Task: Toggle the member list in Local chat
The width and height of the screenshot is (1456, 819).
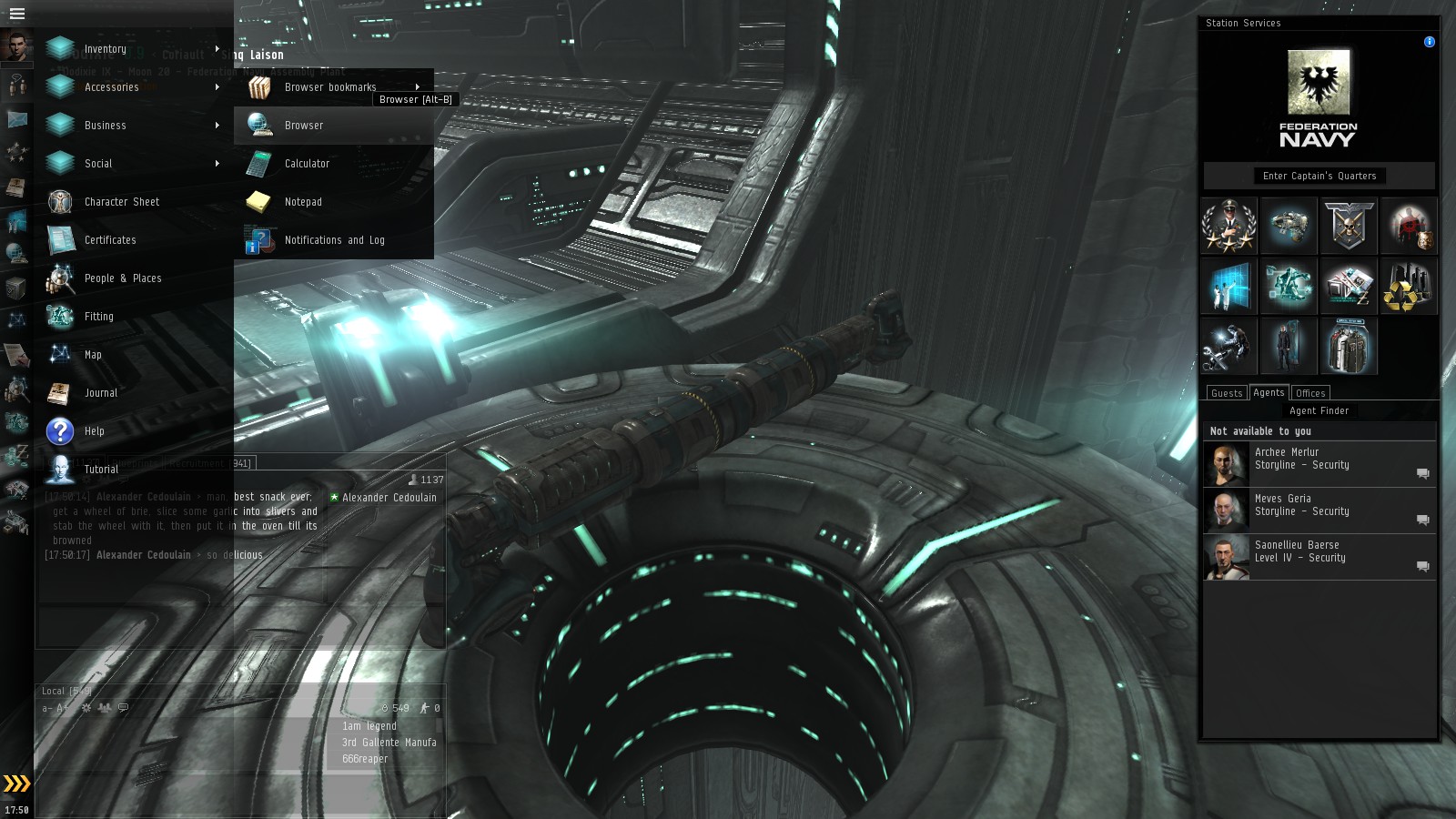Action: (x=104, y=708)
